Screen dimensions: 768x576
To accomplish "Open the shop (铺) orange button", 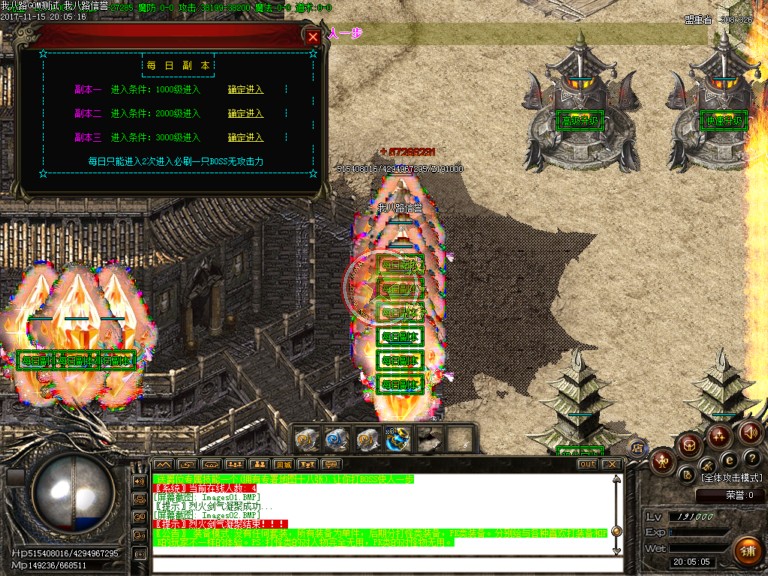I will (746, 550).
